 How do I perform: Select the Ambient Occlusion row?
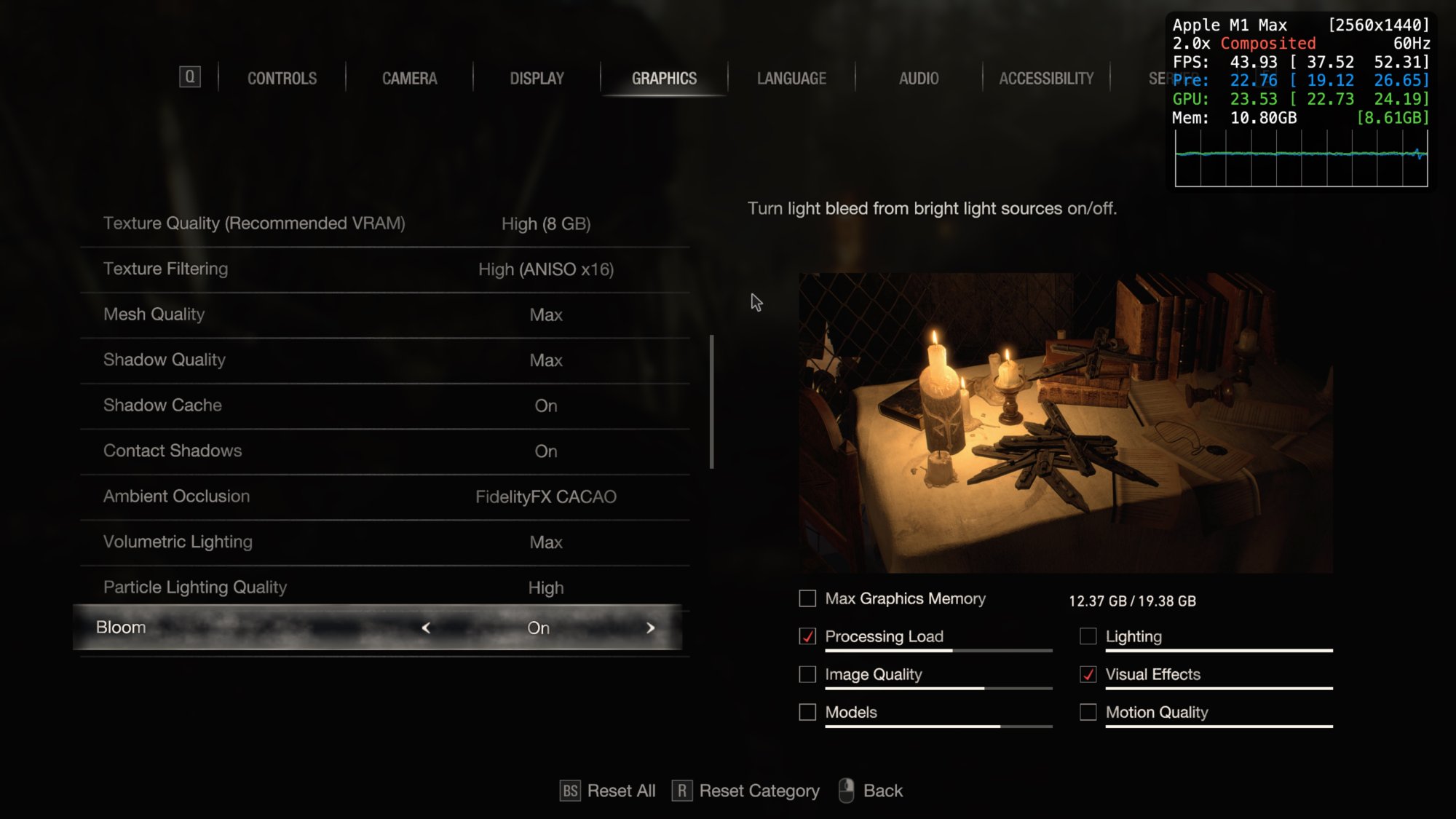(x=384, y=496)
